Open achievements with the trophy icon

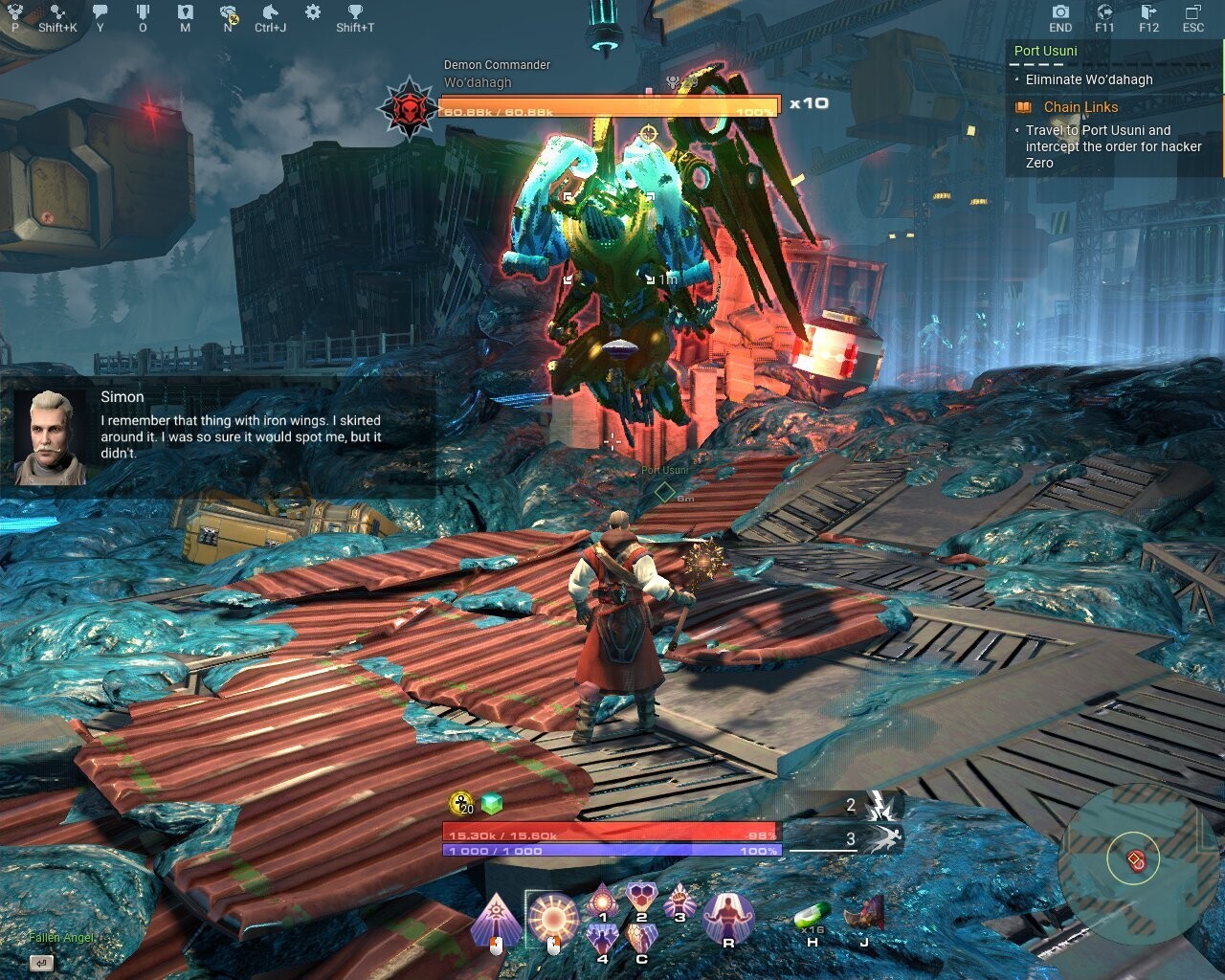(x=354, y=11)
